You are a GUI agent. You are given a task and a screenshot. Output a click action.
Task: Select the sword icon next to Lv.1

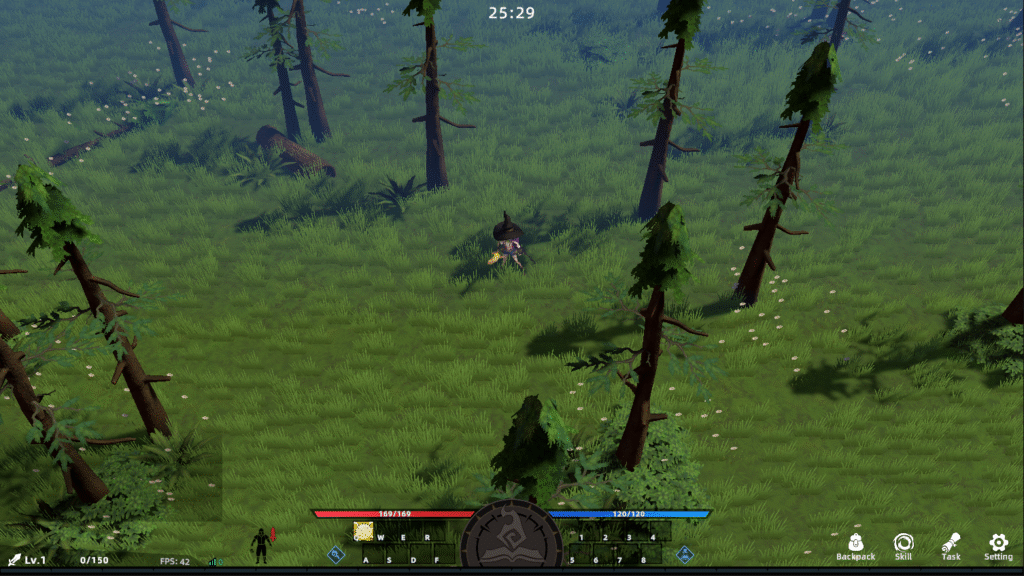click(14, 560)
